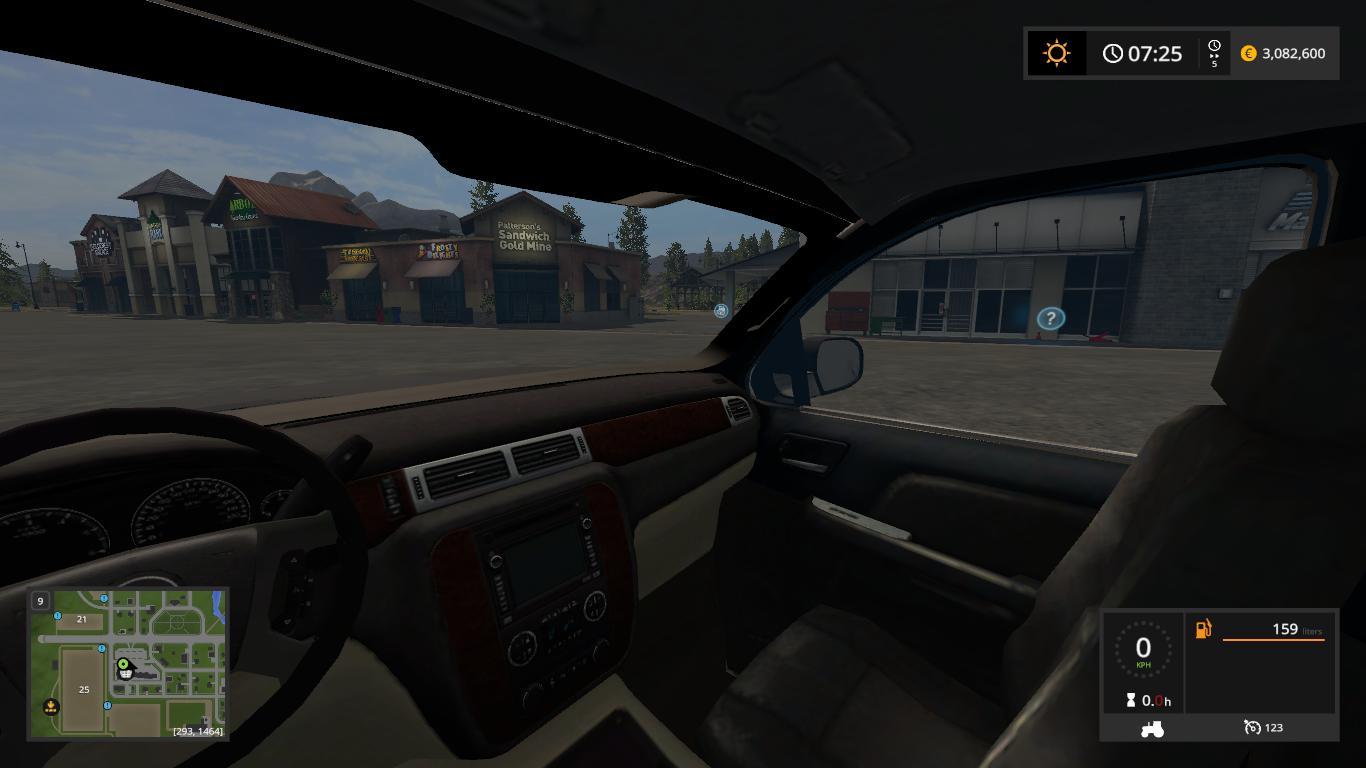Toggle the cruise control speed icon
This screenshot has height=768, width=1366.
click(1252, 728)
